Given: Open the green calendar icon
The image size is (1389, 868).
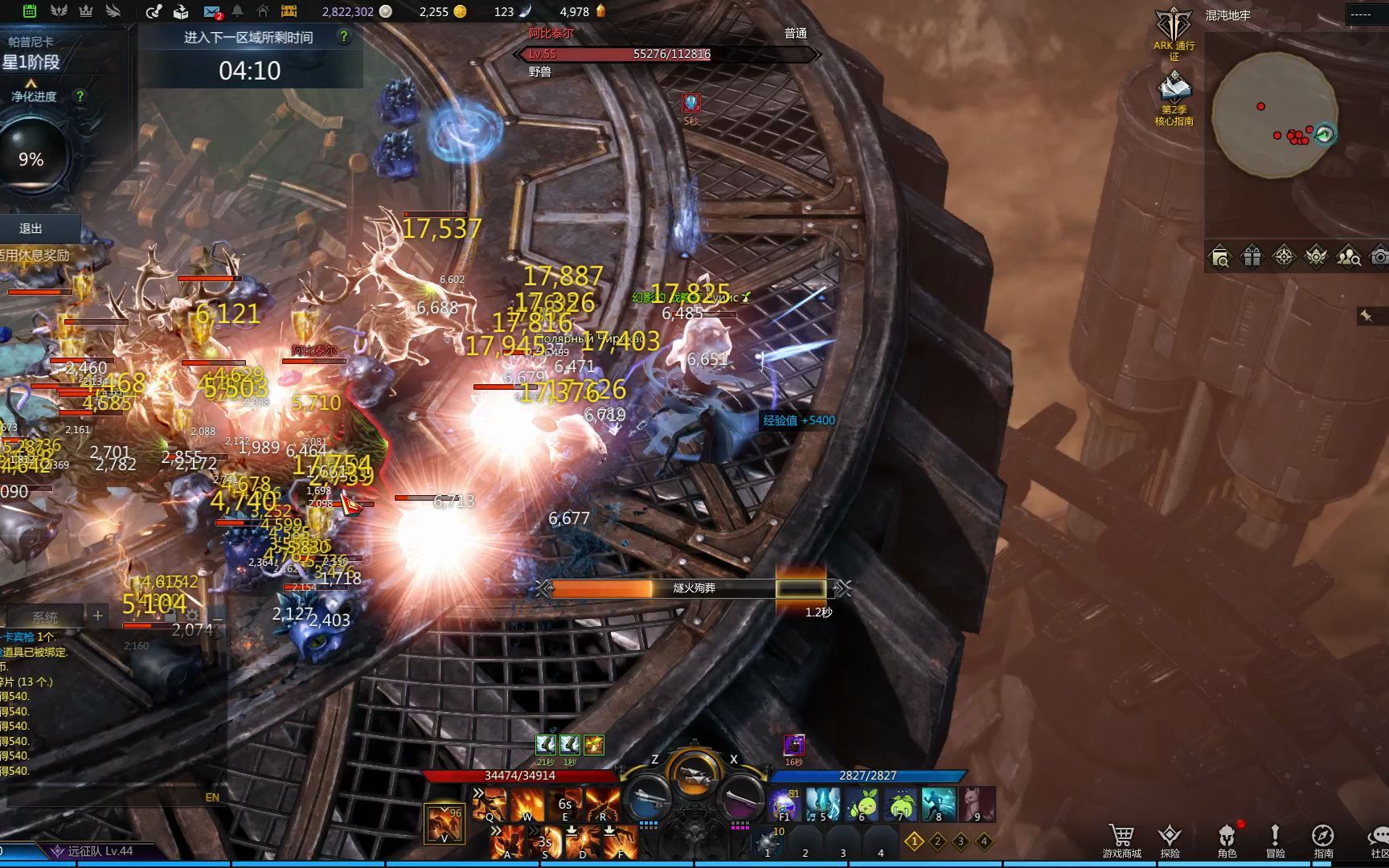Looking at the screenshot, I should [29, 11].
